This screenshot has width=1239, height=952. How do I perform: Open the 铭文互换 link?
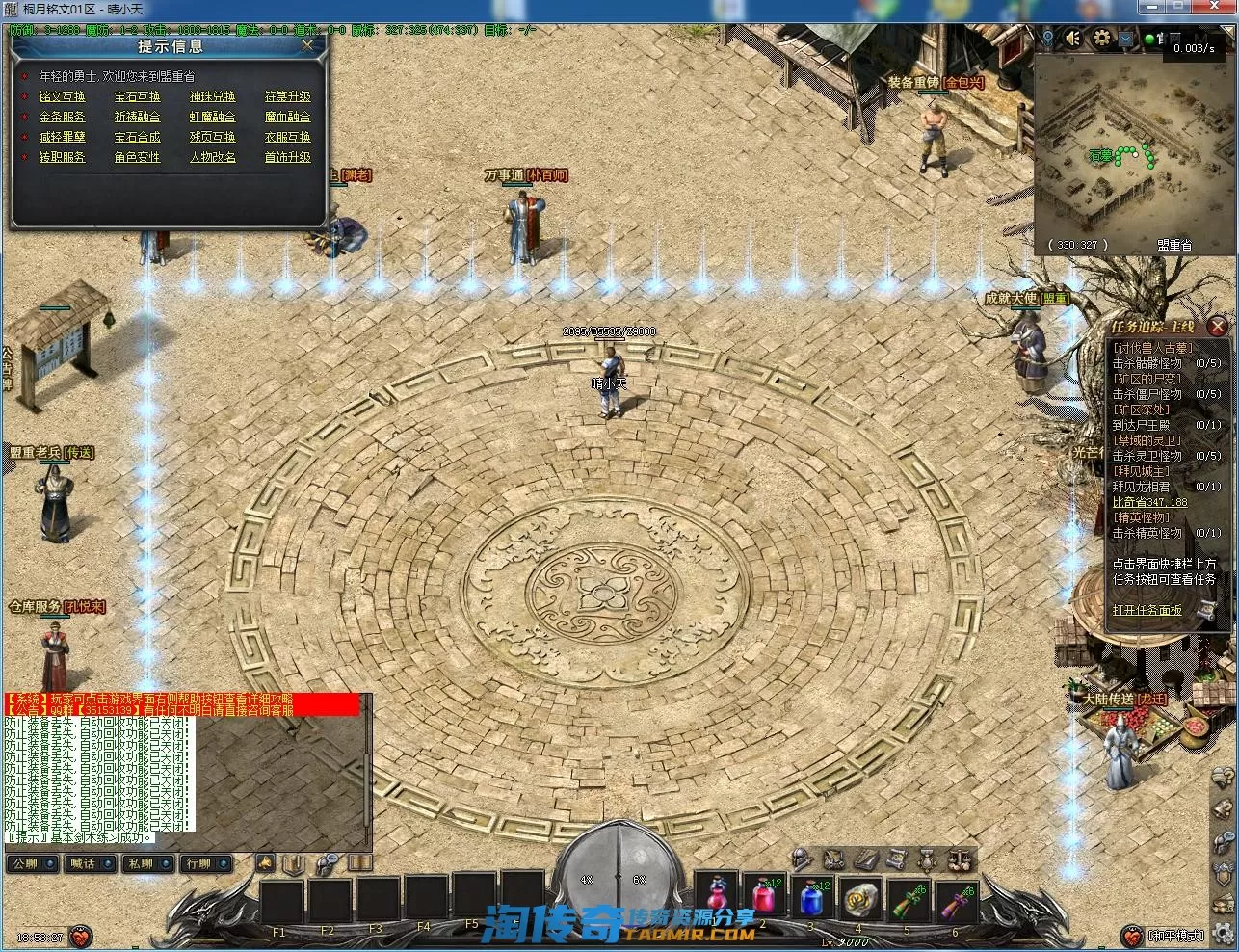(x=63, y=96)
